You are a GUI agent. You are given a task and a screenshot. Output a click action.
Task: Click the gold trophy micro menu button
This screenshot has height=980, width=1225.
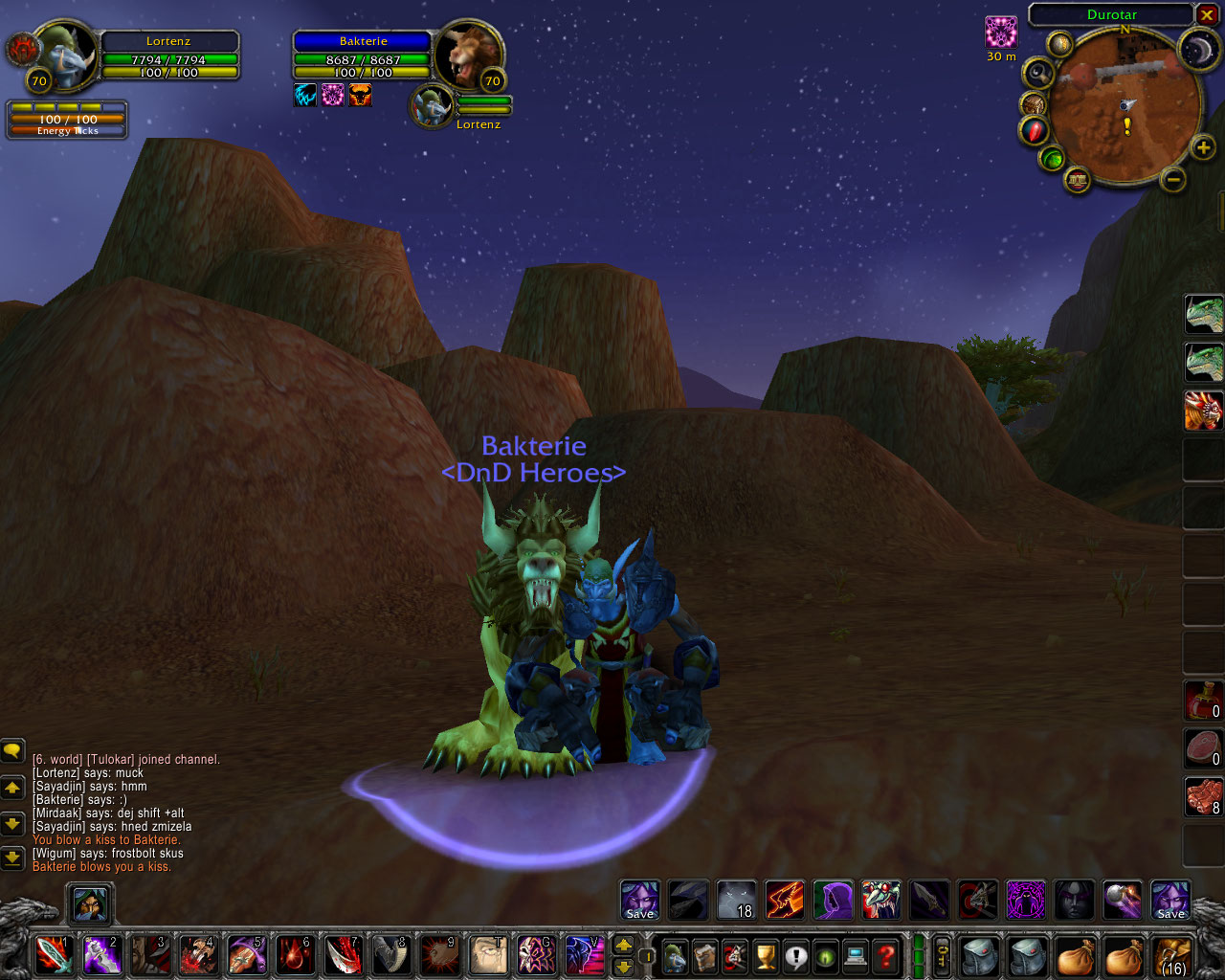tap(765, 955)
